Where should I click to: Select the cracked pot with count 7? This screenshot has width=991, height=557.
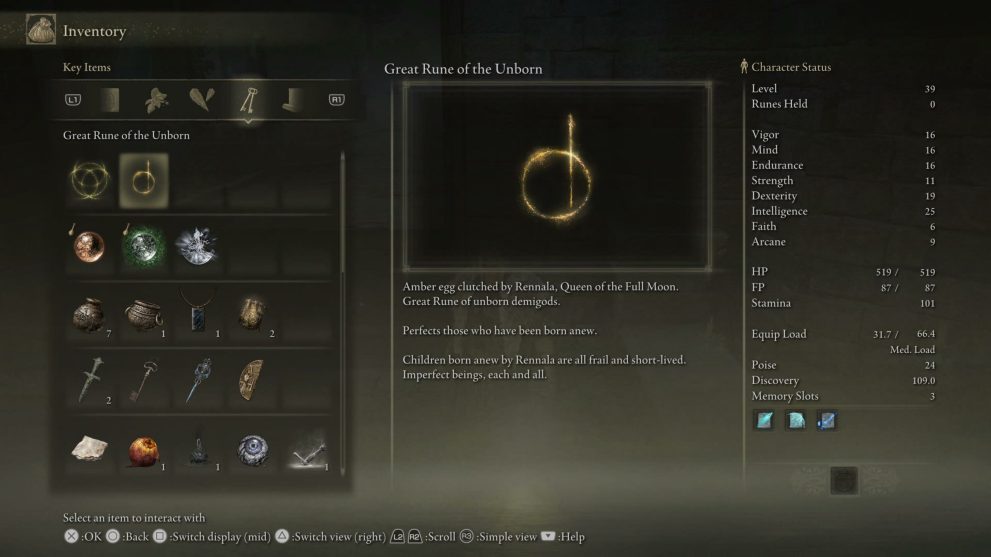(90, 314)
